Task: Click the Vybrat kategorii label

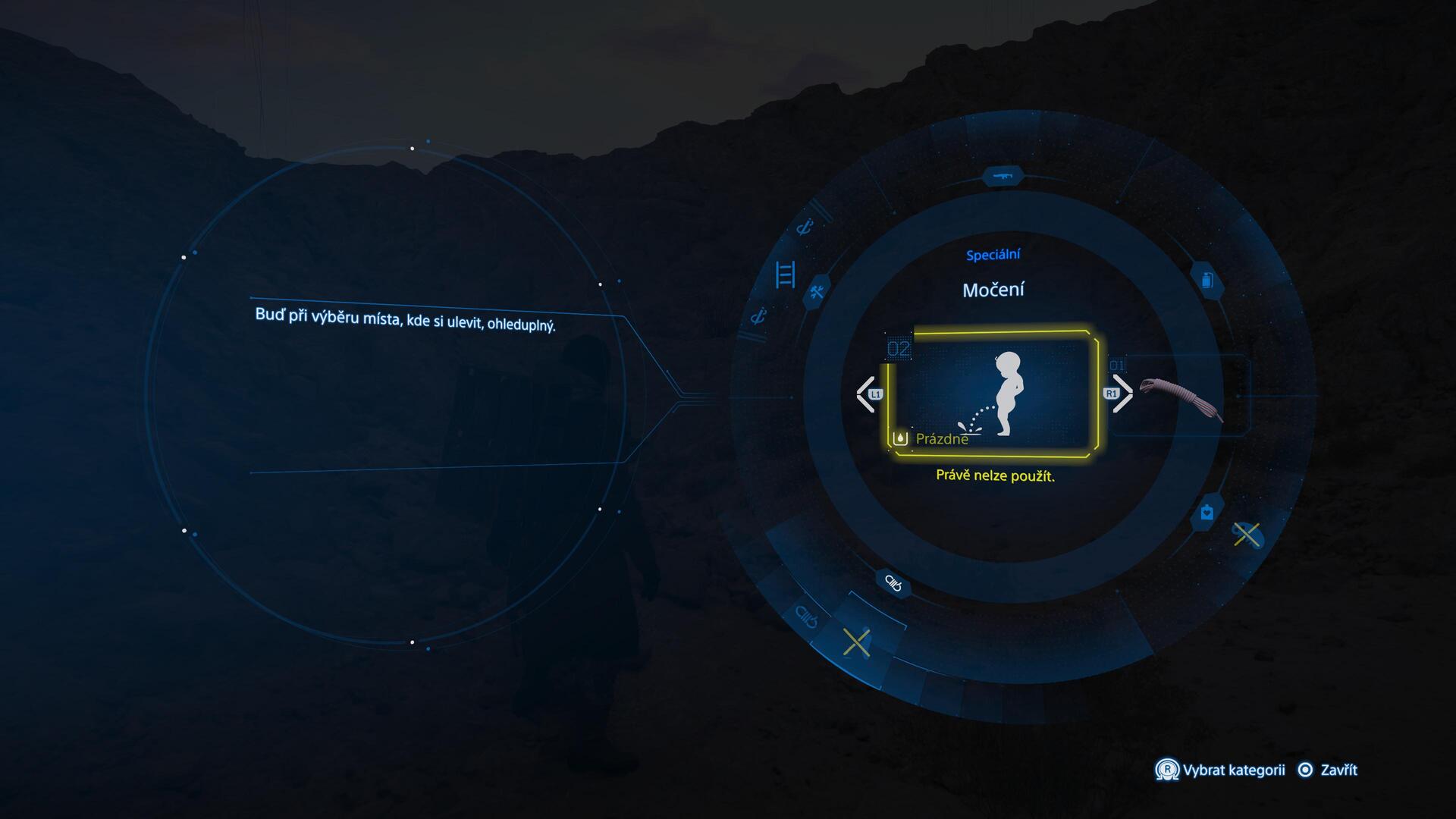Action: (1233, 770)
